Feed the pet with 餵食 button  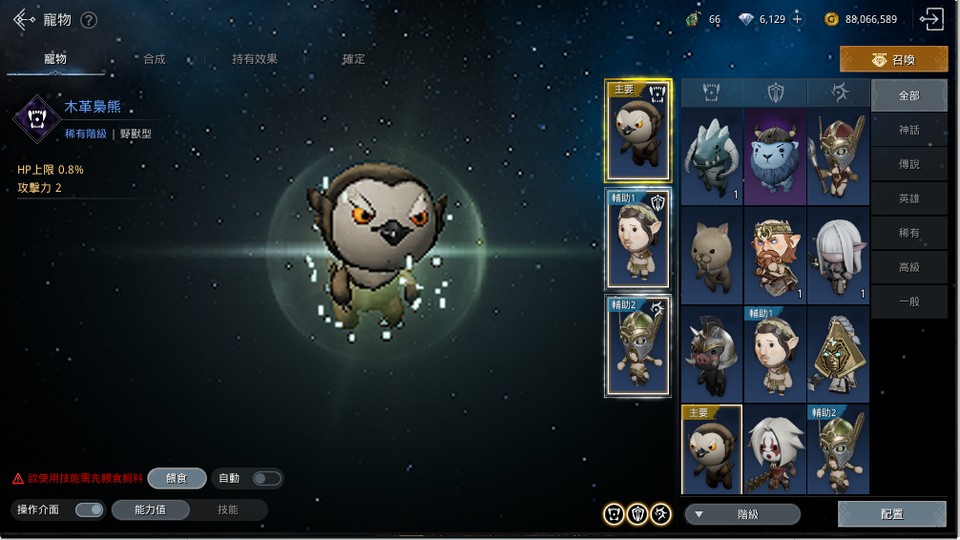tap(177, 478)
